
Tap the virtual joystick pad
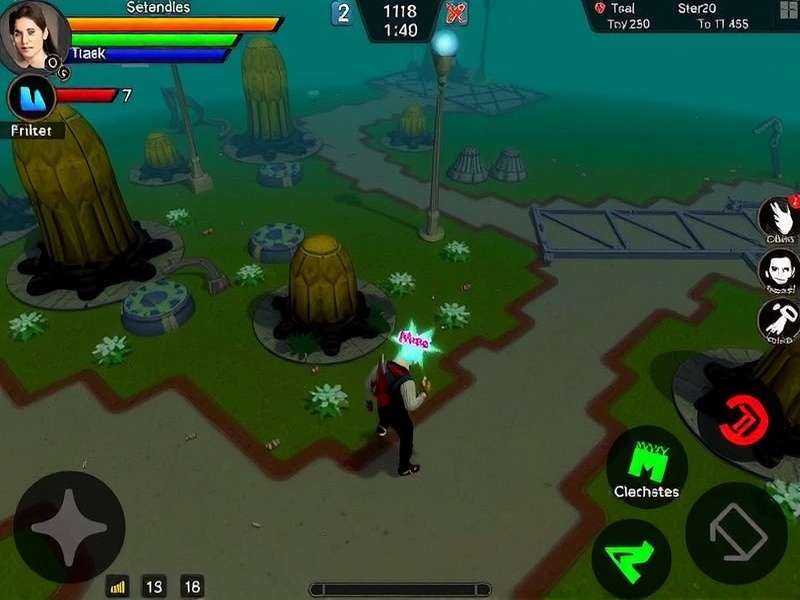[69, 527]
